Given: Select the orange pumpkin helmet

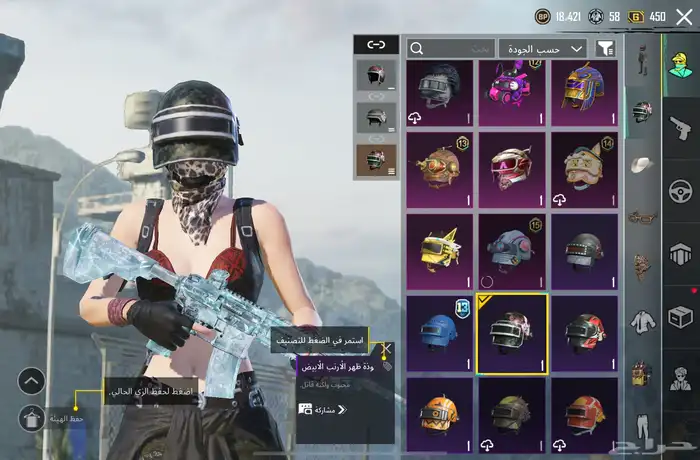Looking at the screenshot, I should pos(440,413).
